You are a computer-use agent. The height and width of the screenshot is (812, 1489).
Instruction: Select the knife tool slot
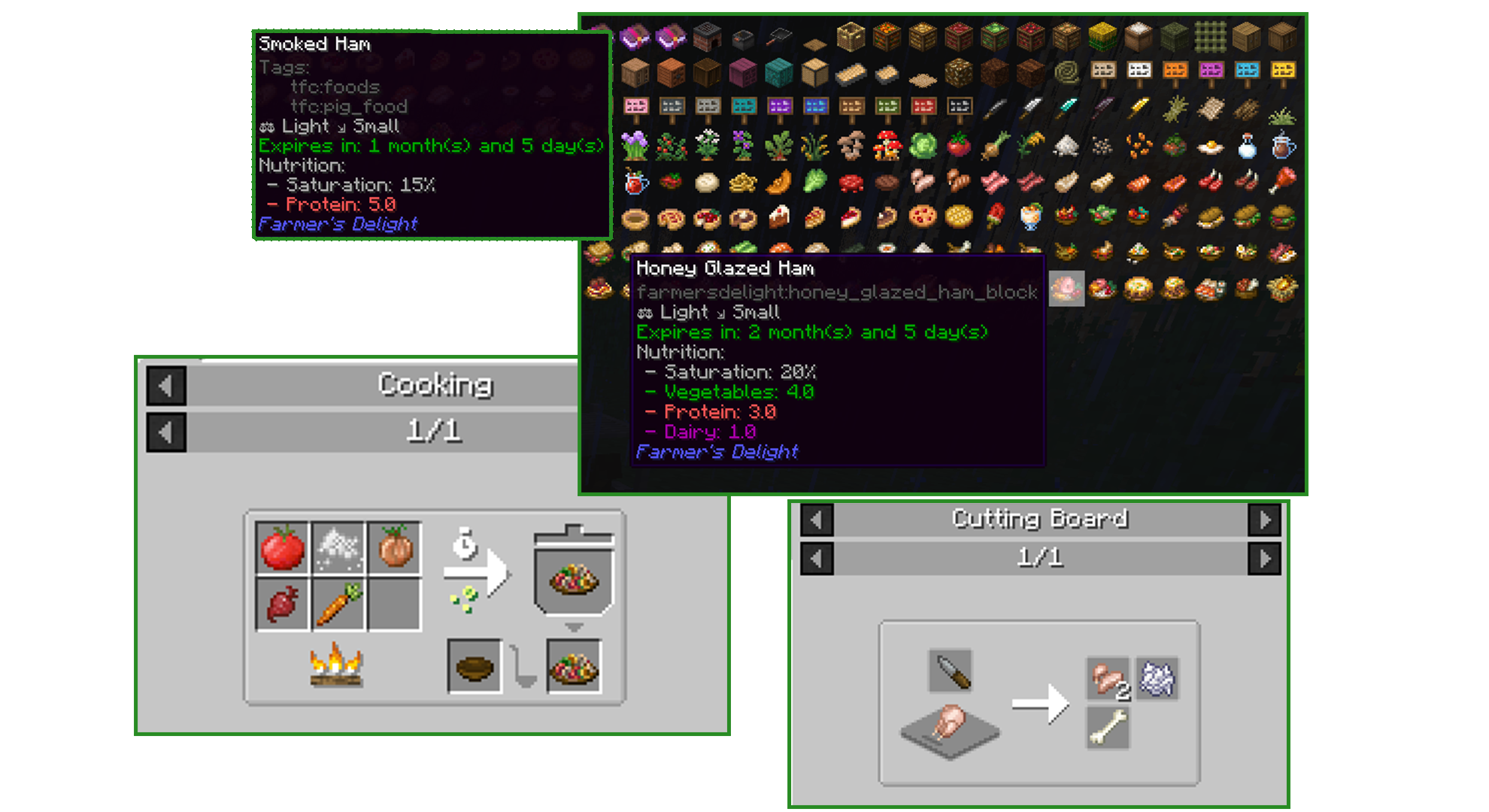tap(951, 671)
